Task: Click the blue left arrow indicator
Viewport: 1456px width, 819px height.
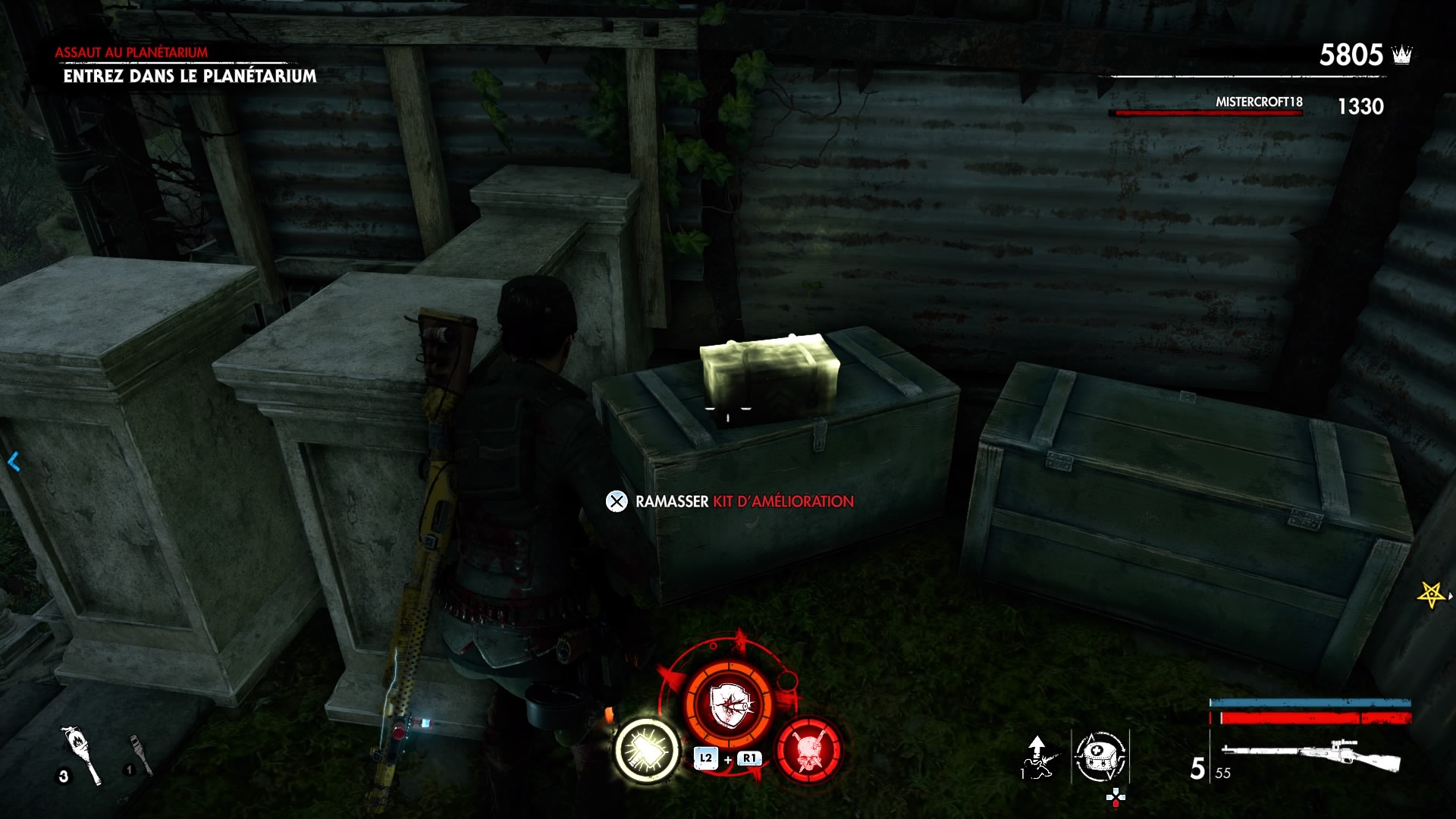Action: point(14,461)
